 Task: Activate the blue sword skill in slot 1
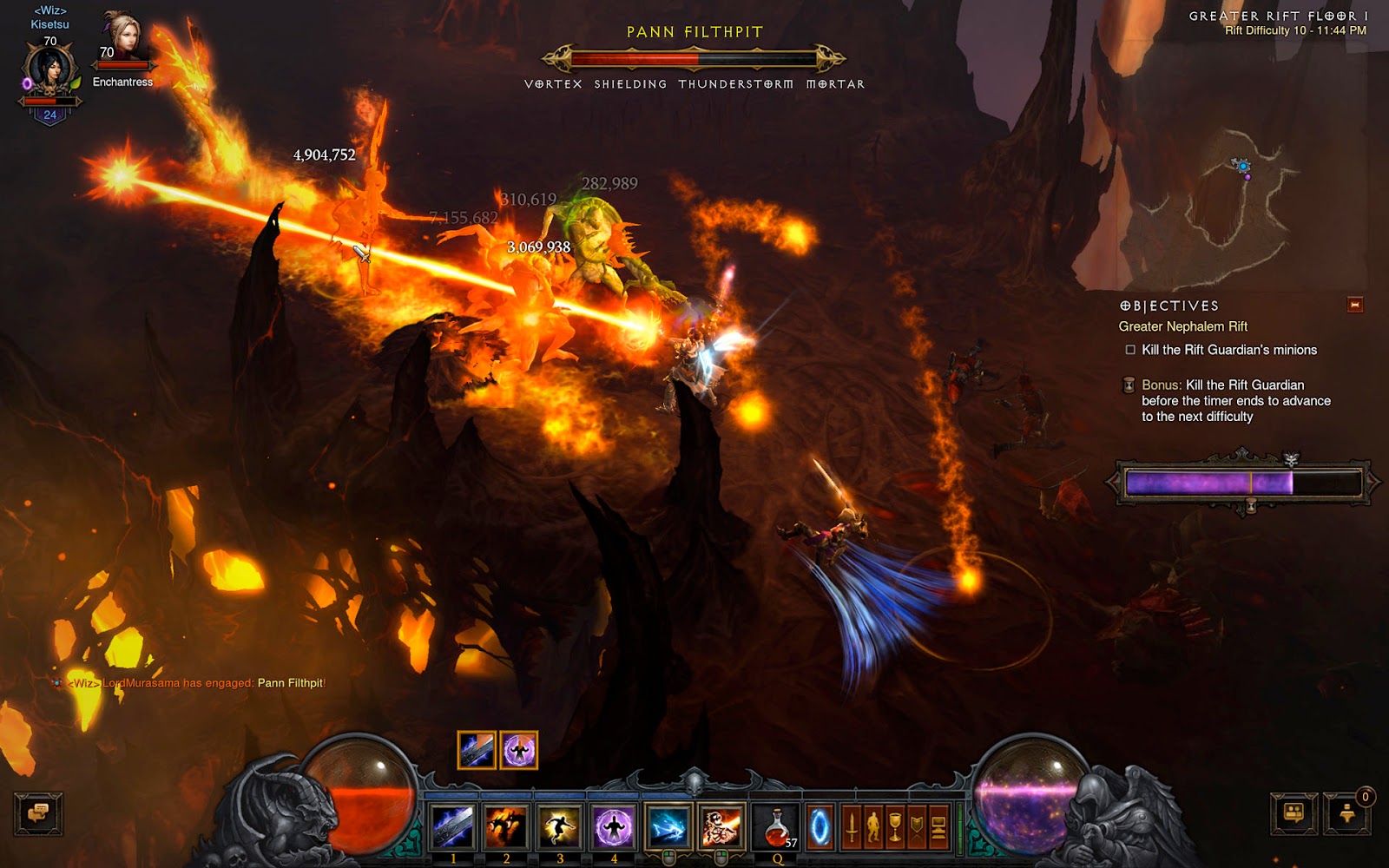click(x=452, y=825)
